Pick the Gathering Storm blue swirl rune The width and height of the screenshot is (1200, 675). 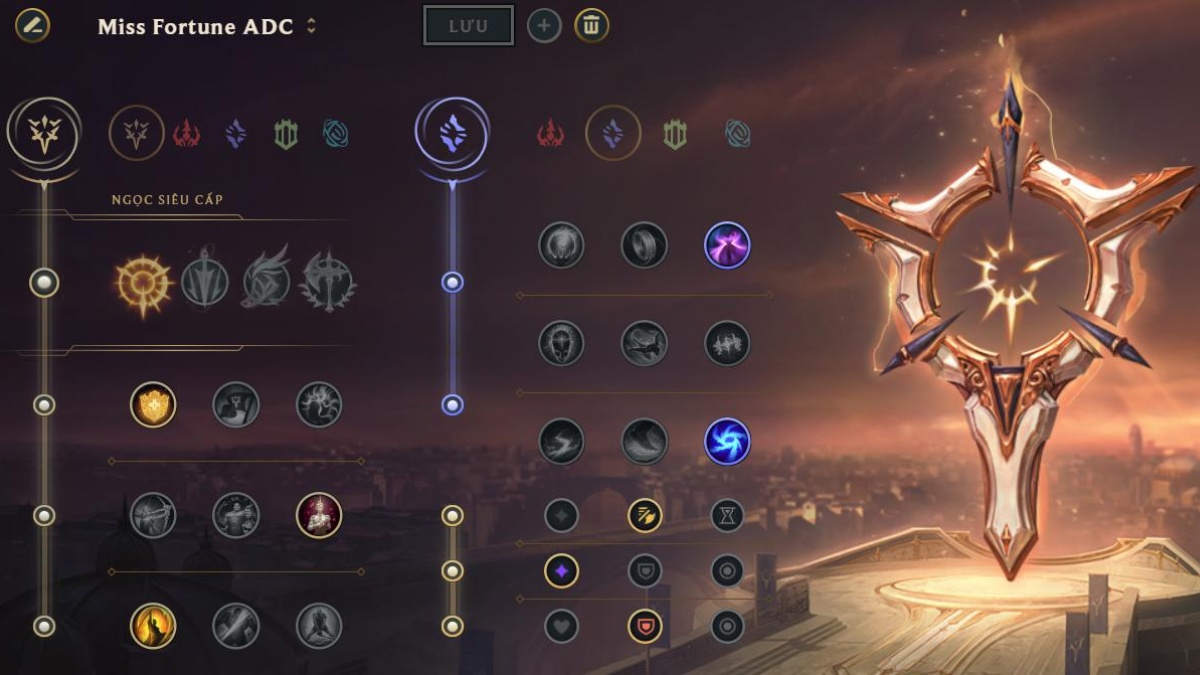tap(727, 442)
